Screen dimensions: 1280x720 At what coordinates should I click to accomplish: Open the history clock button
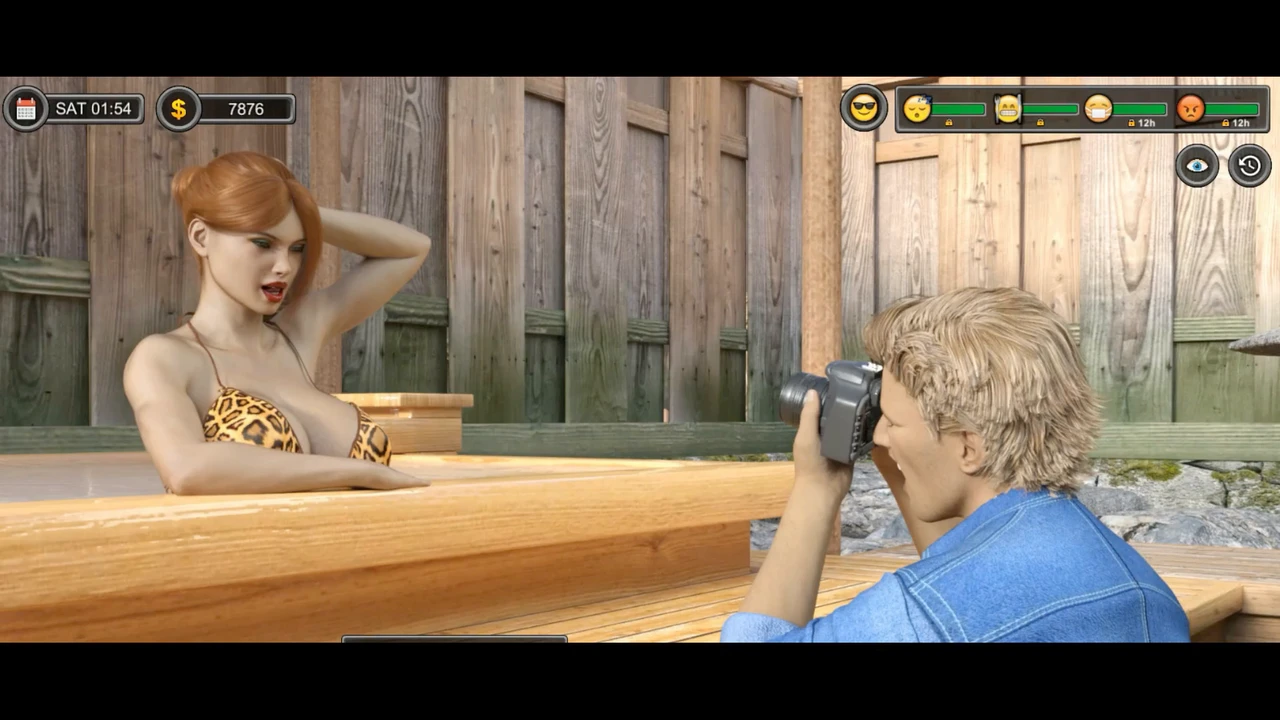point(1250,166)
